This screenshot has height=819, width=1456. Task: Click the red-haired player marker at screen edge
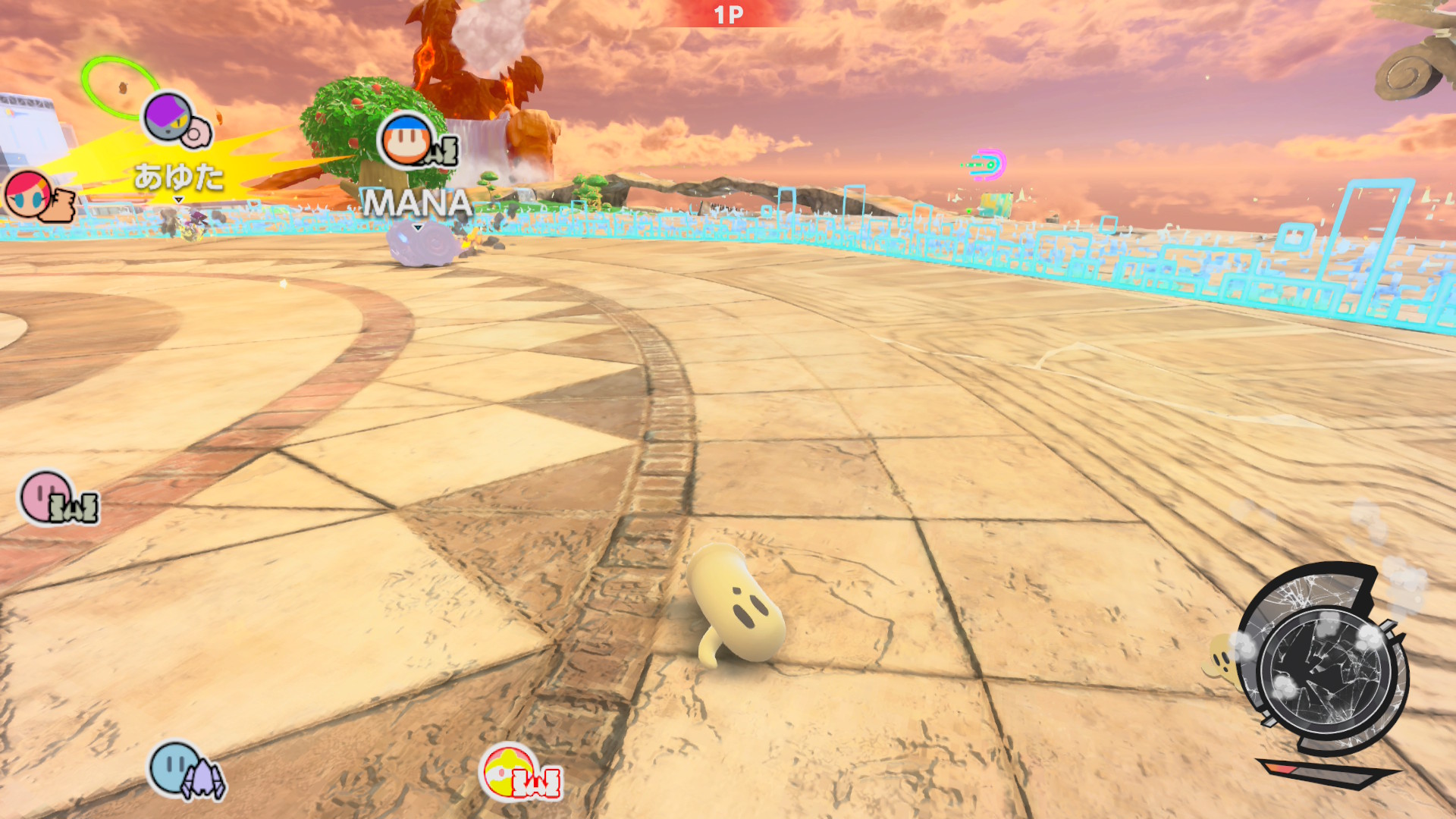[29, 193]
